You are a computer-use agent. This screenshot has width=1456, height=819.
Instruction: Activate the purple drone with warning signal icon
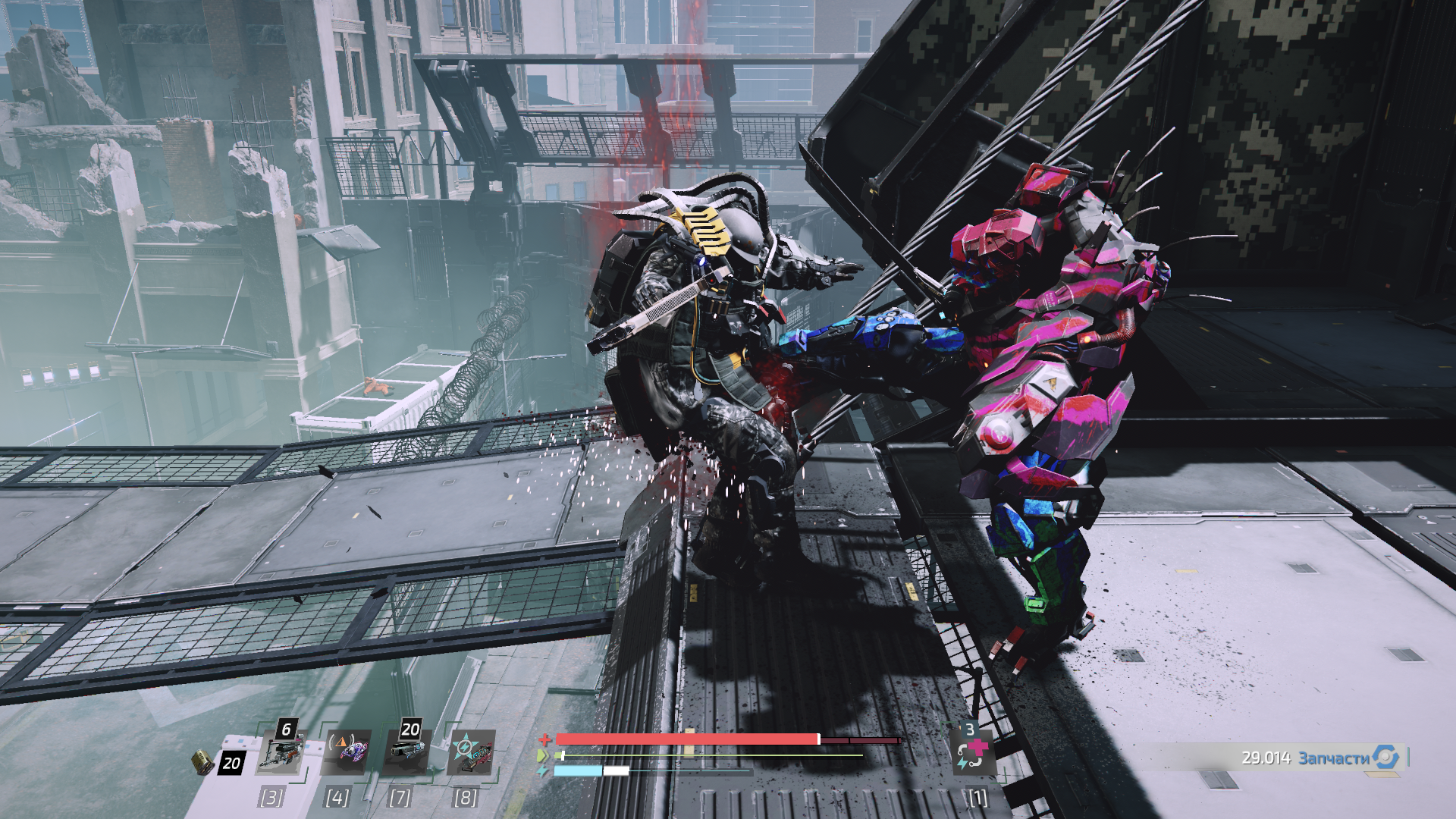[347, 752]
